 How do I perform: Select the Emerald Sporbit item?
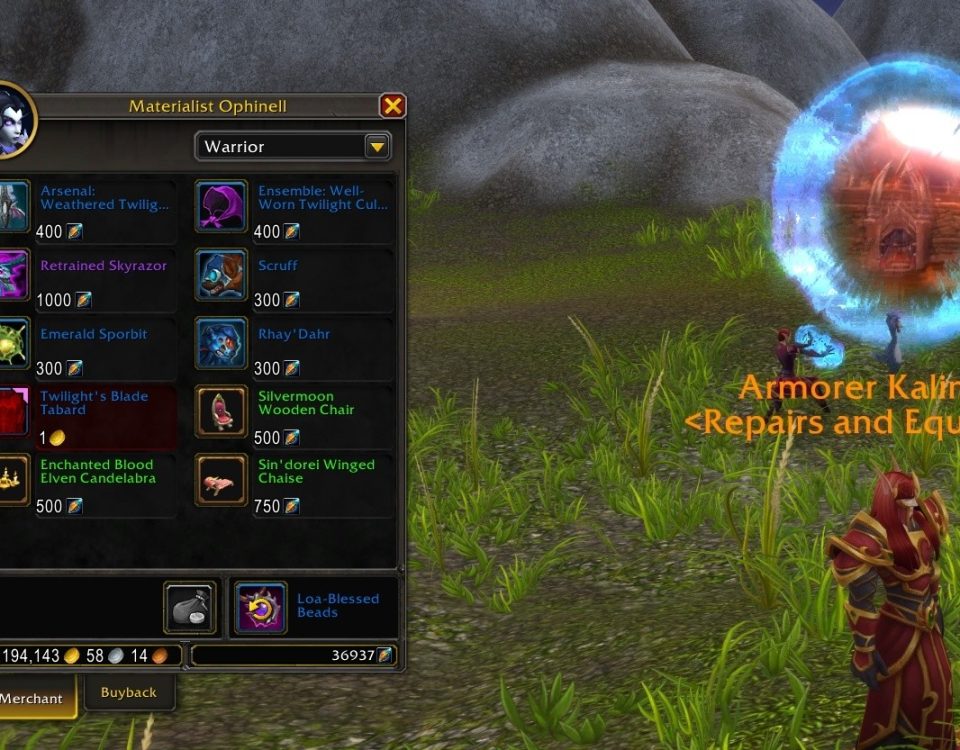pos(12,342)
